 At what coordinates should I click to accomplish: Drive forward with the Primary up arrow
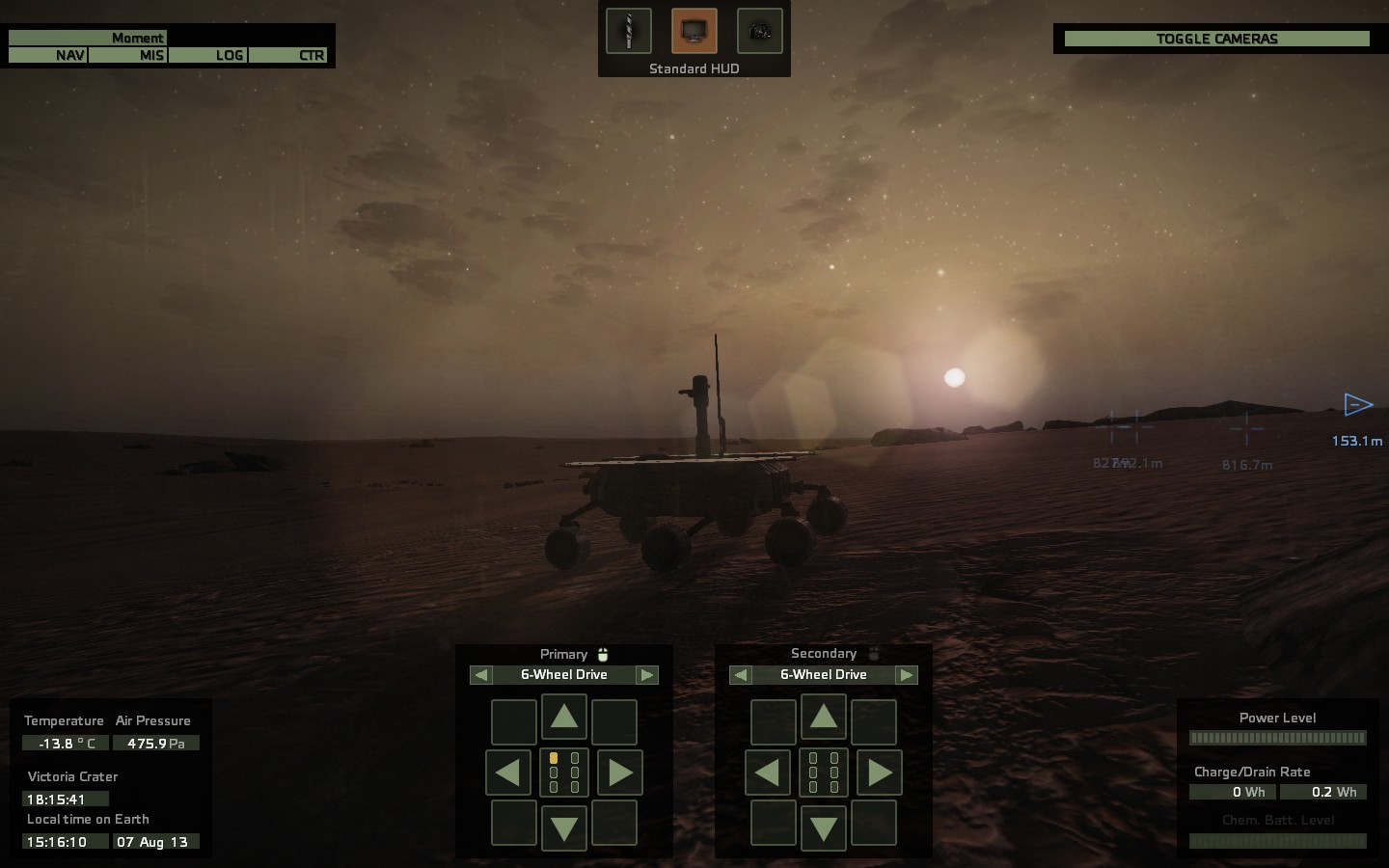[564, 718]
